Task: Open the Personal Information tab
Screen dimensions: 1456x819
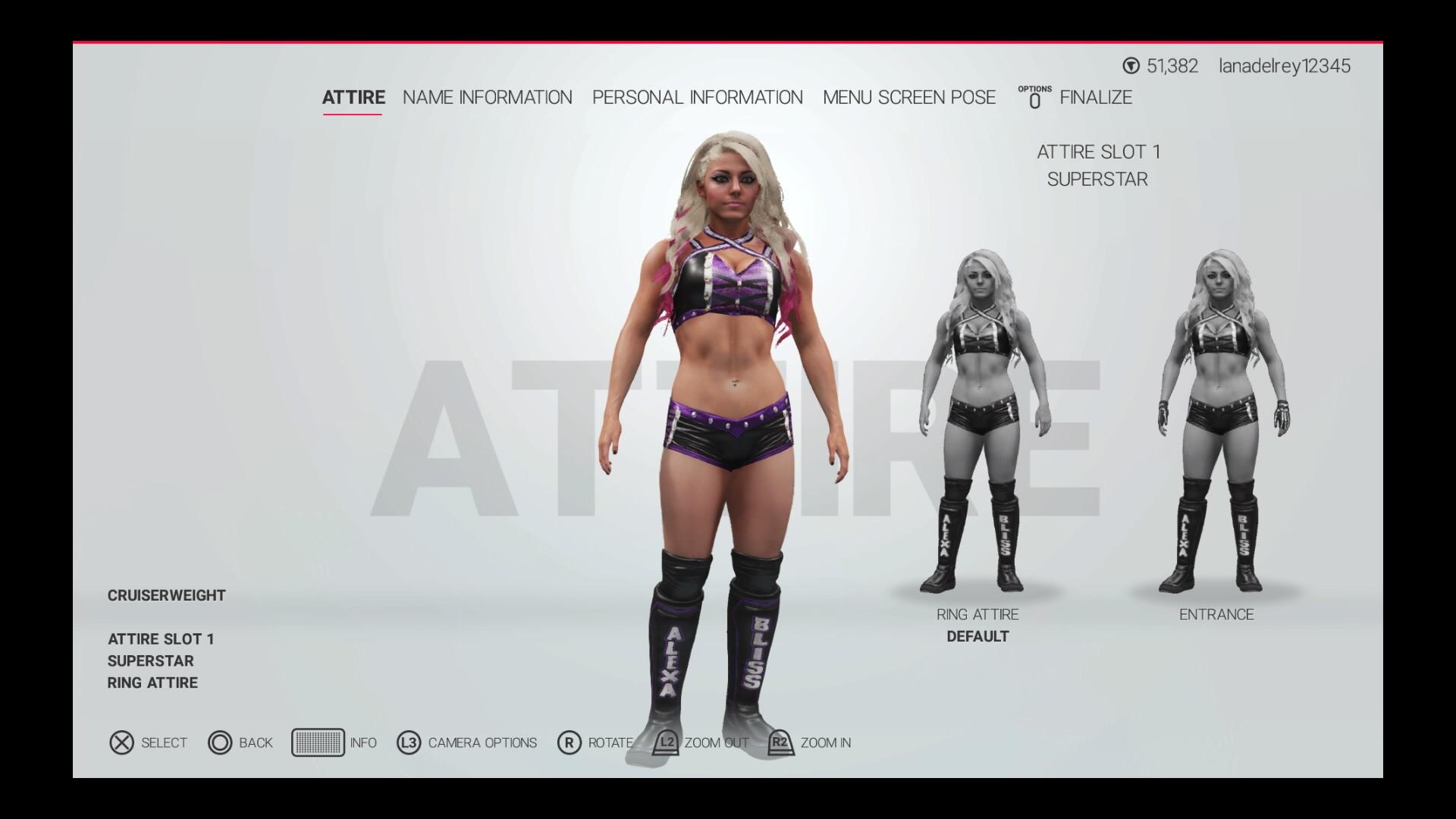Action: click(698, 97)
